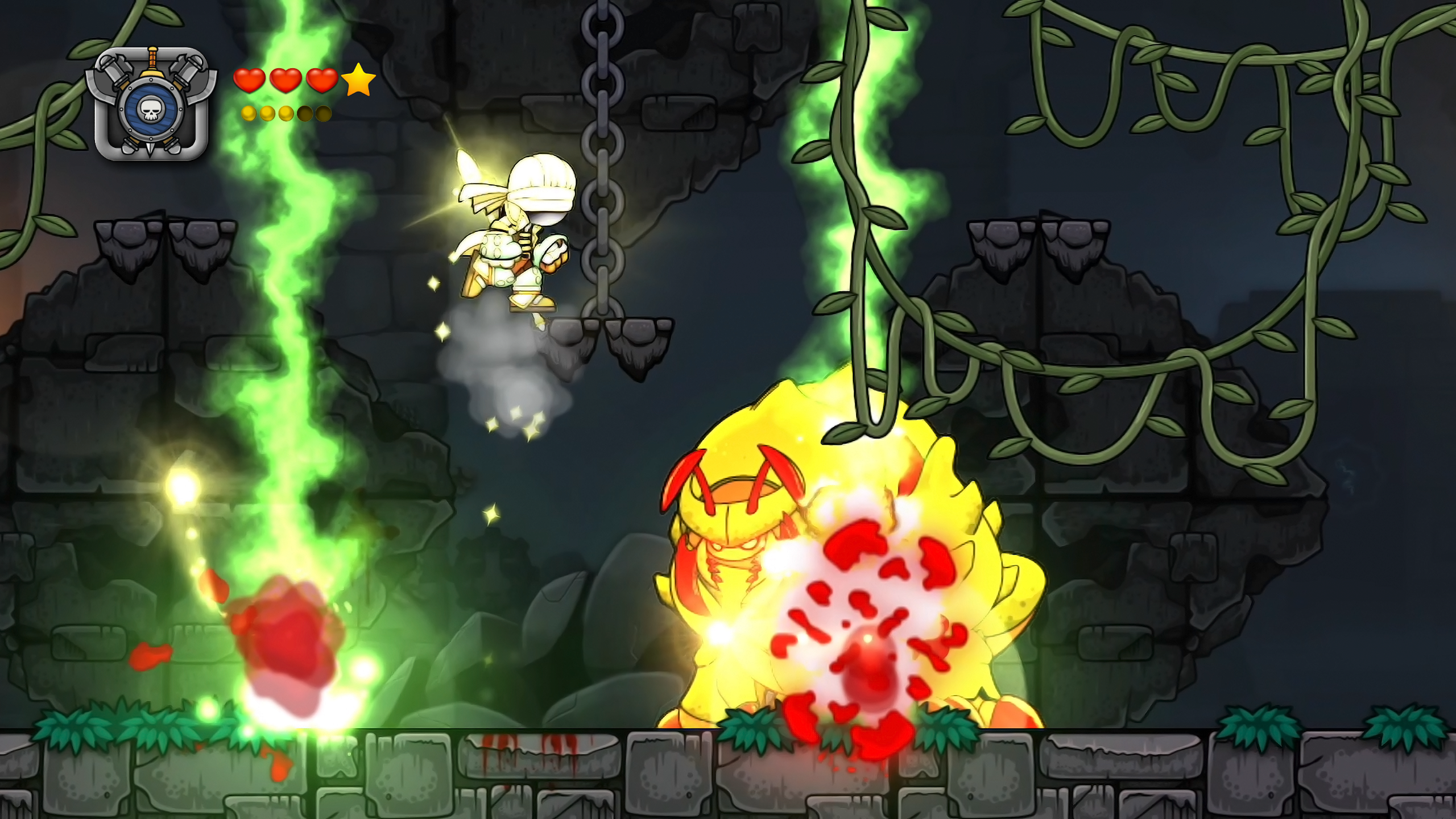Toggle the fifth darkened coin pip

tap(323, 113)
